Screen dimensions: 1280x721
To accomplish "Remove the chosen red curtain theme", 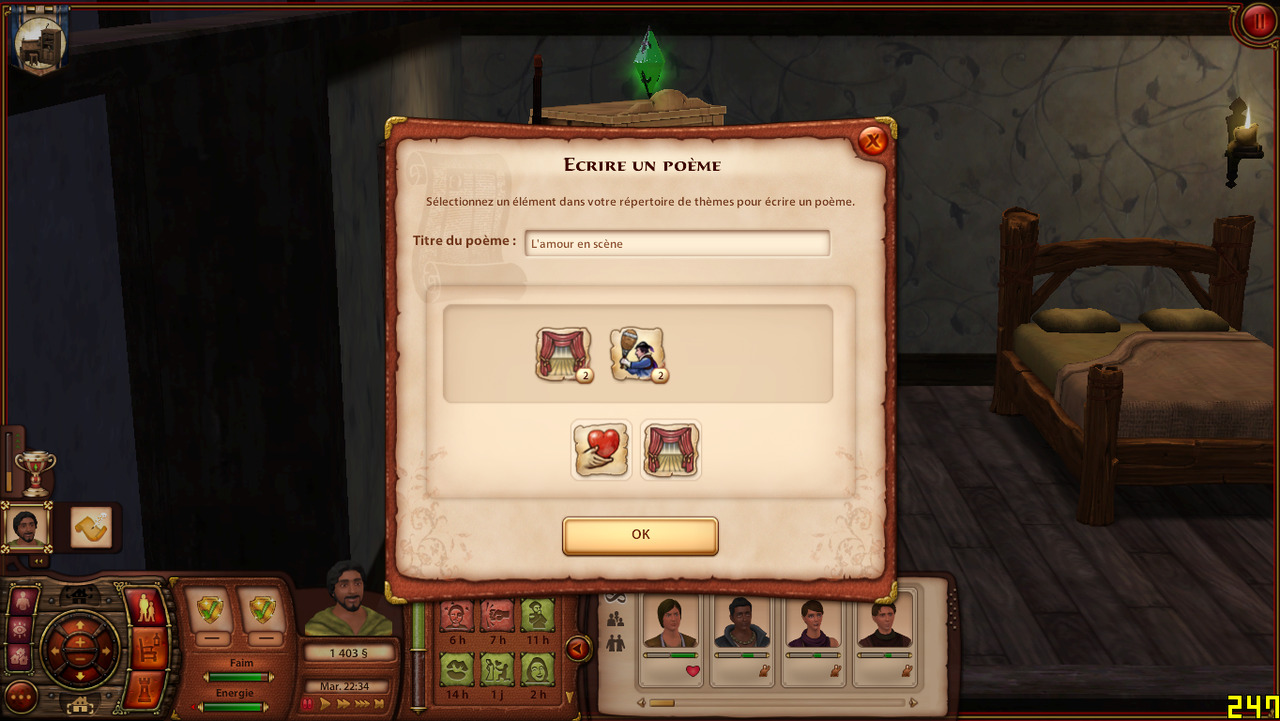I will tap(670, 449).
